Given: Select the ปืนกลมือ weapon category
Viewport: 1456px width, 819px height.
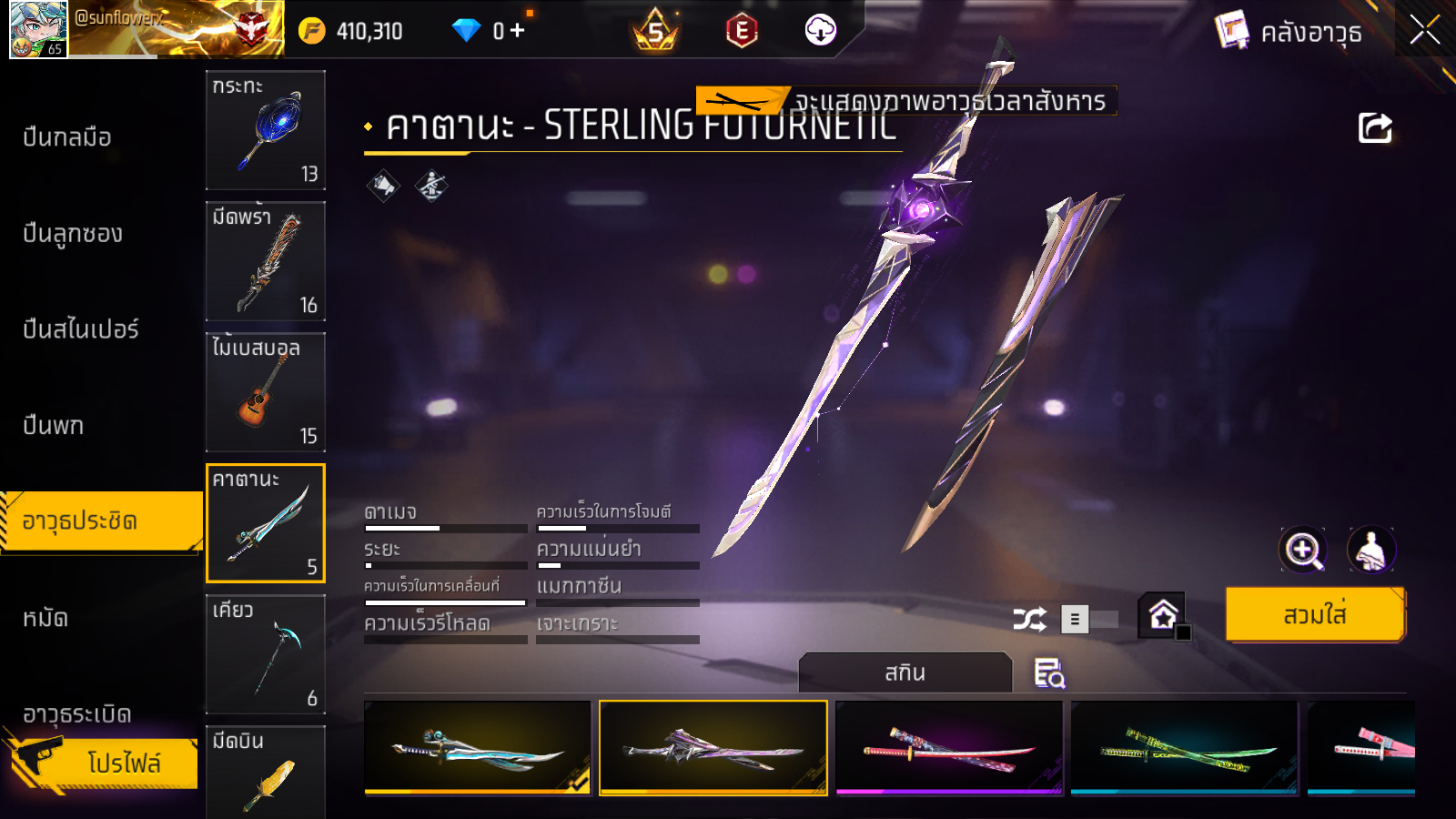Looking at the screenshot, I should [x=68, y=137].
